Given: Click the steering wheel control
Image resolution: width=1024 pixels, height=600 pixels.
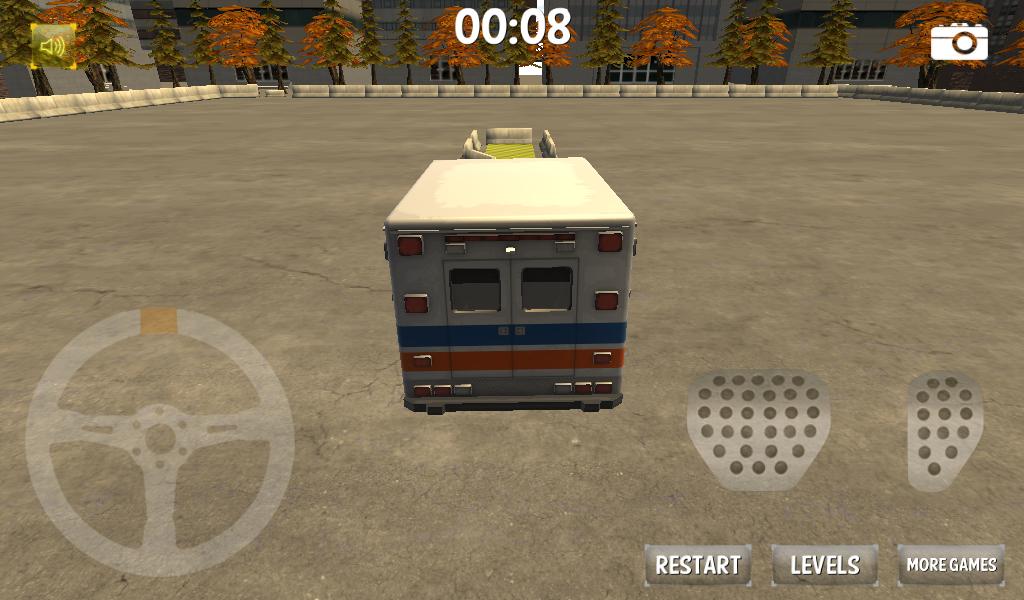Looking at the screenshot, I should (160, 442).
